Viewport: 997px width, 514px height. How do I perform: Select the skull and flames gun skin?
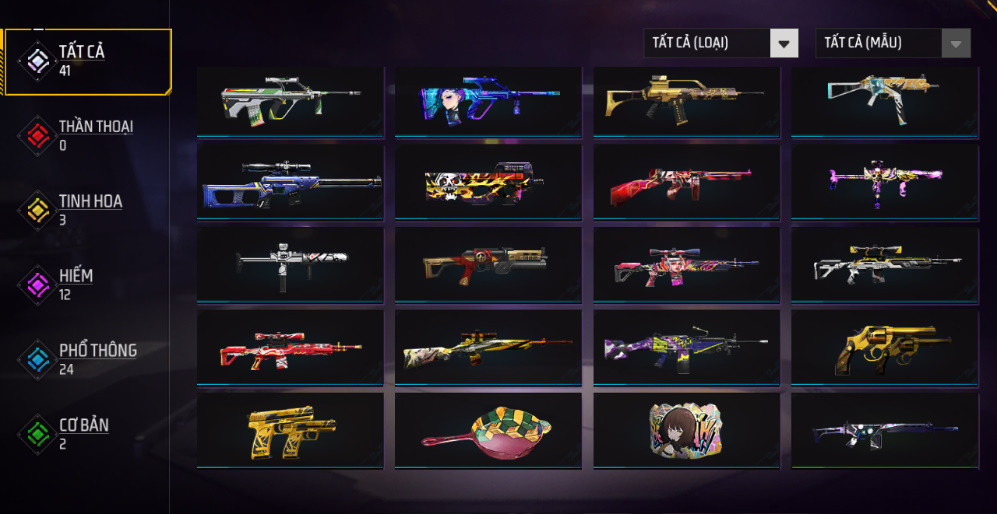pyautogui.click(x=488, y=182)
